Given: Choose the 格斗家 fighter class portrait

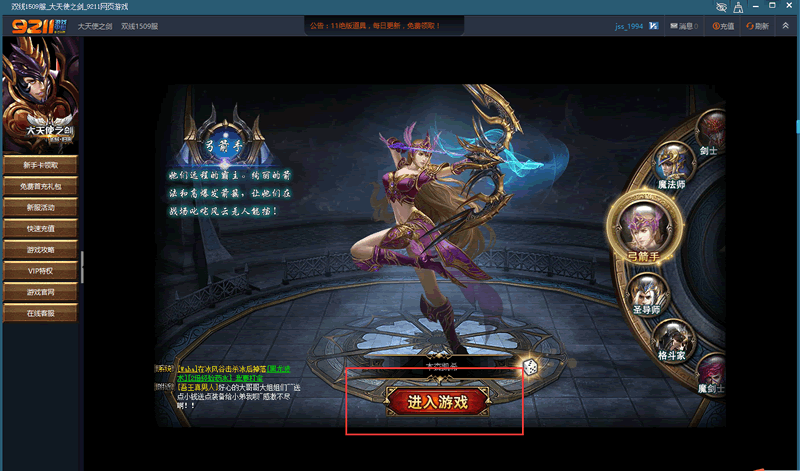Looking at the screenshot, I should (672, 340).
